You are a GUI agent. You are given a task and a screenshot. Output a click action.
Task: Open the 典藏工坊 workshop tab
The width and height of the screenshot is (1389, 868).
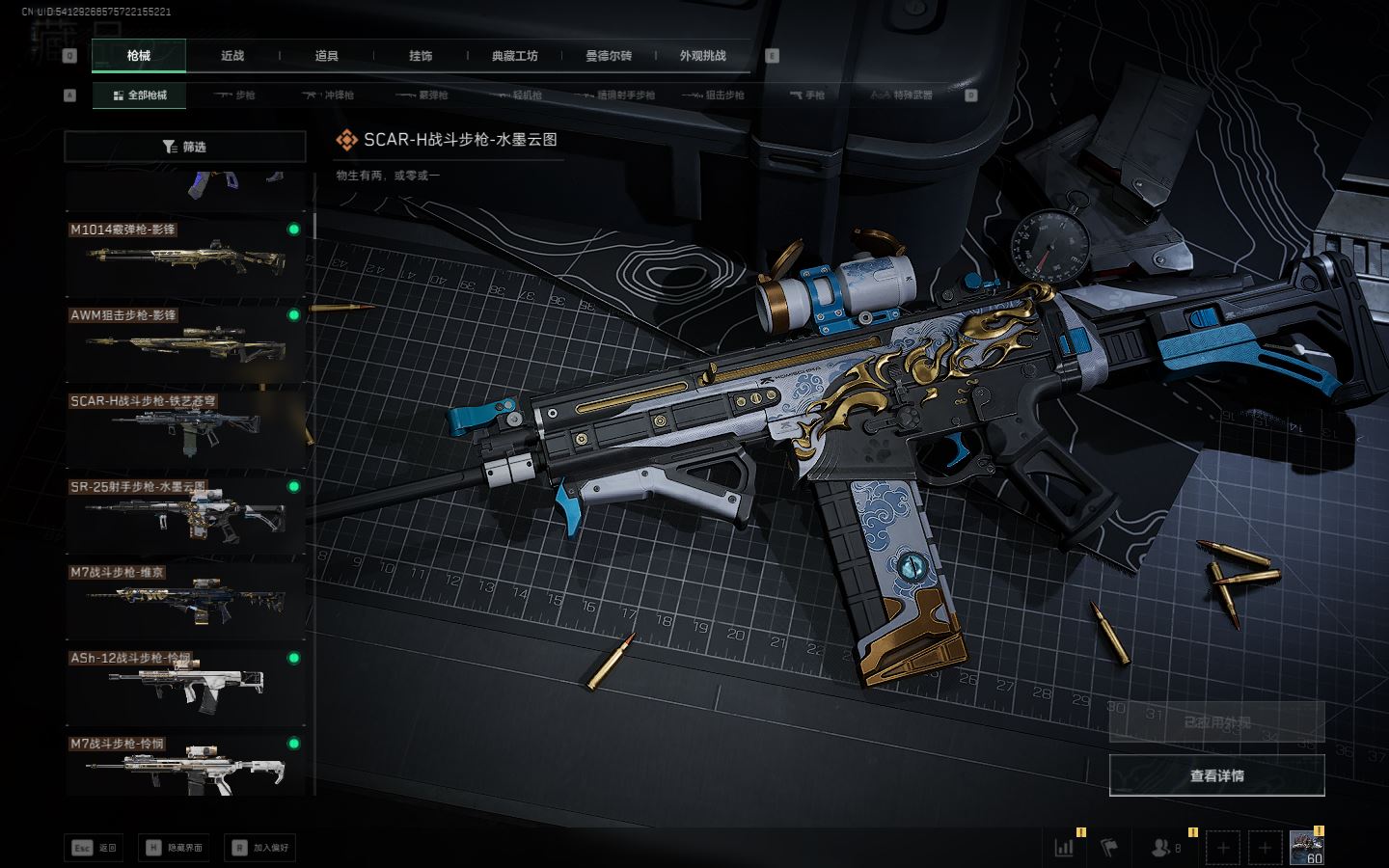[514, 56]
